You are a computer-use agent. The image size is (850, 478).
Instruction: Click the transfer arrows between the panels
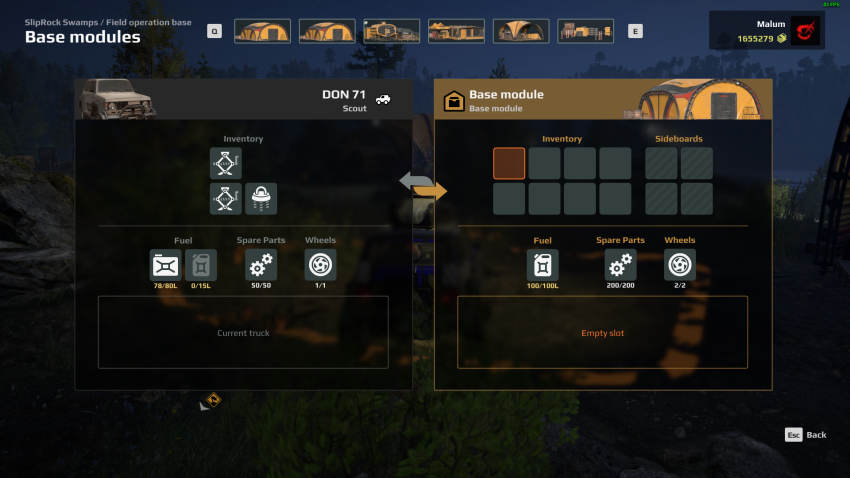pos(423,185)
